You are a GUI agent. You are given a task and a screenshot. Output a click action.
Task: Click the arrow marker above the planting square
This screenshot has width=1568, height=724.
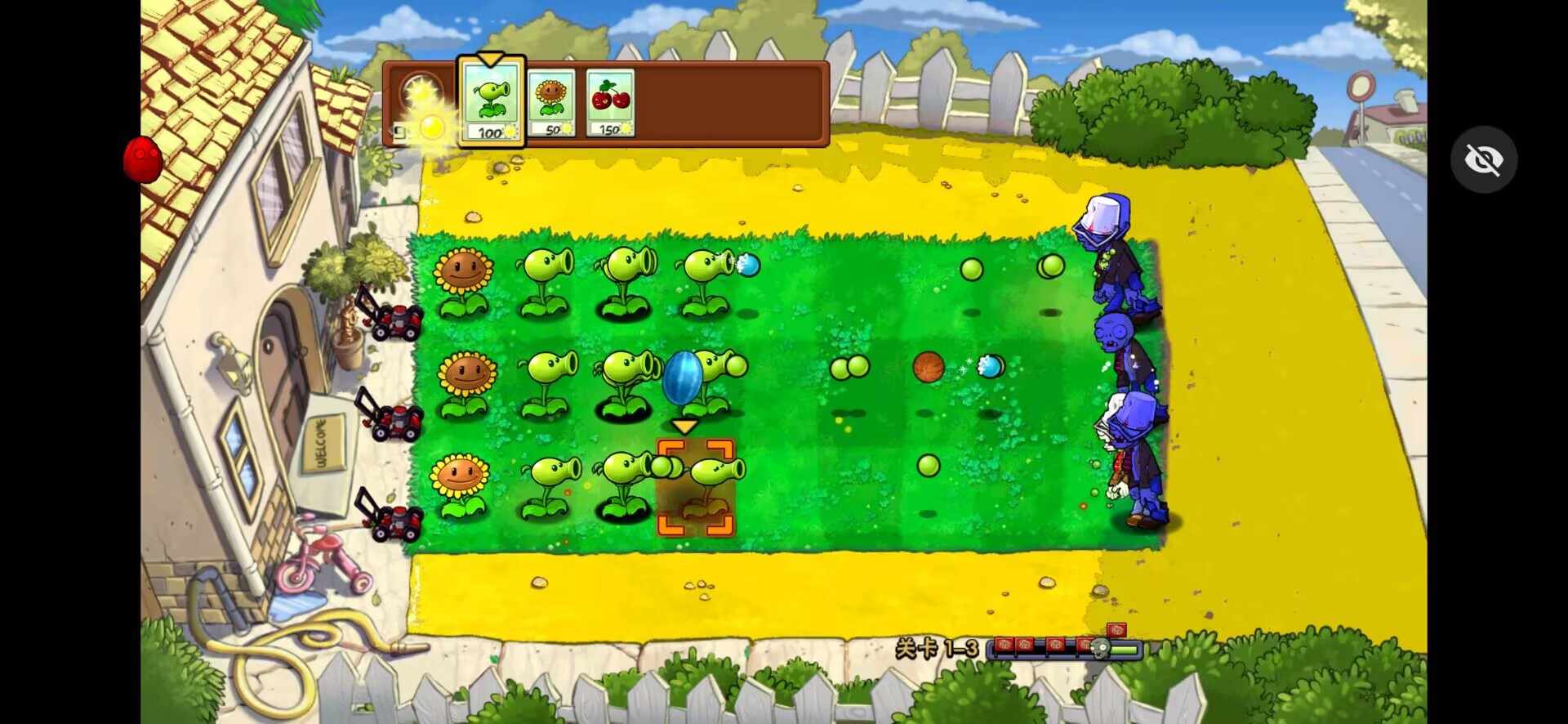[x=684, y=427]
